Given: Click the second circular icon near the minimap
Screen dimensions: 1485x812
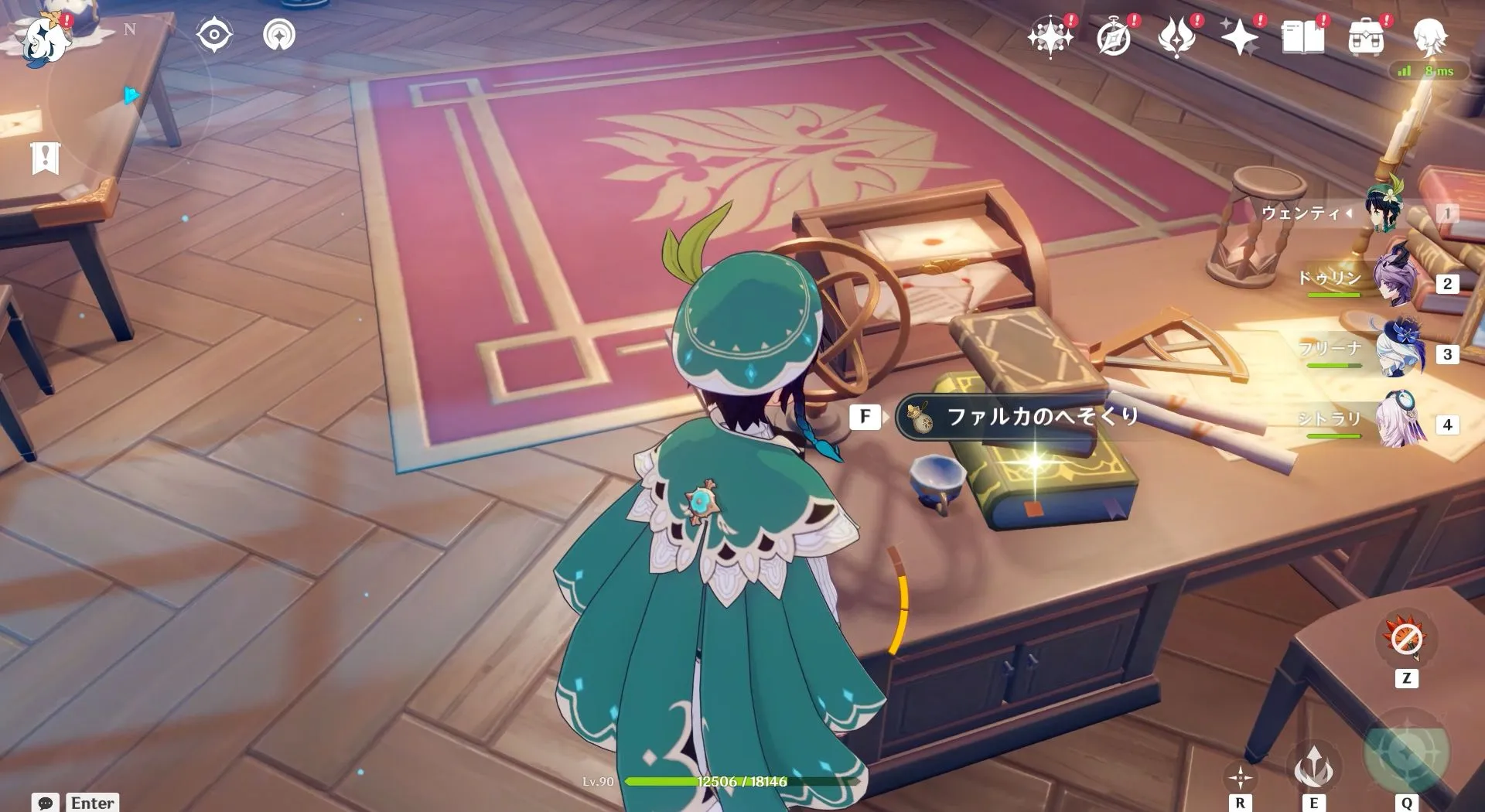Looking at the screenshot, I should [x=281, y=34].
